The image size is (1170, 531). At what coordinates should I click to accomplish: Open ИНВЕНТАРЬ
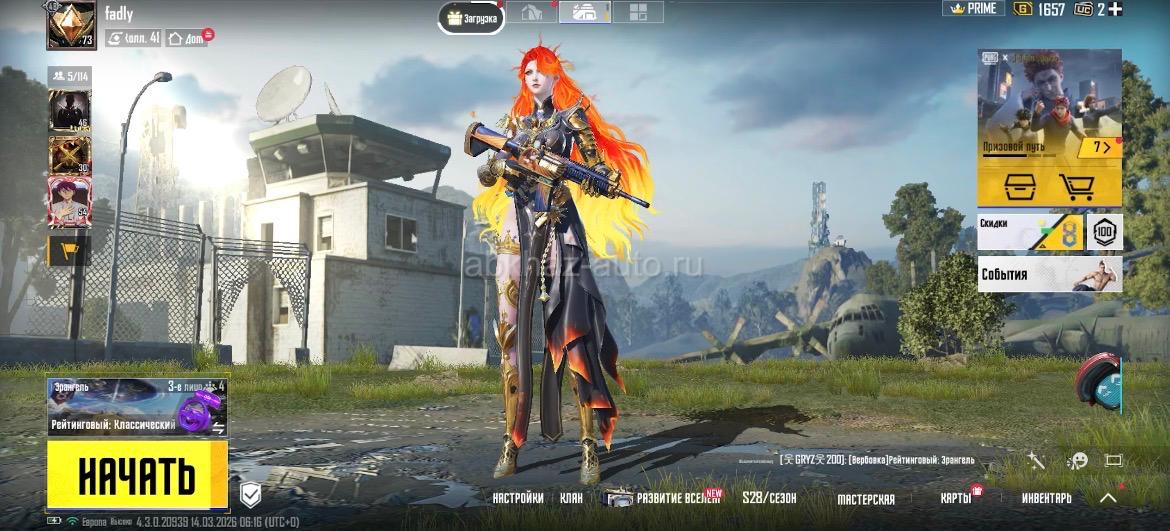point(1046,498)
